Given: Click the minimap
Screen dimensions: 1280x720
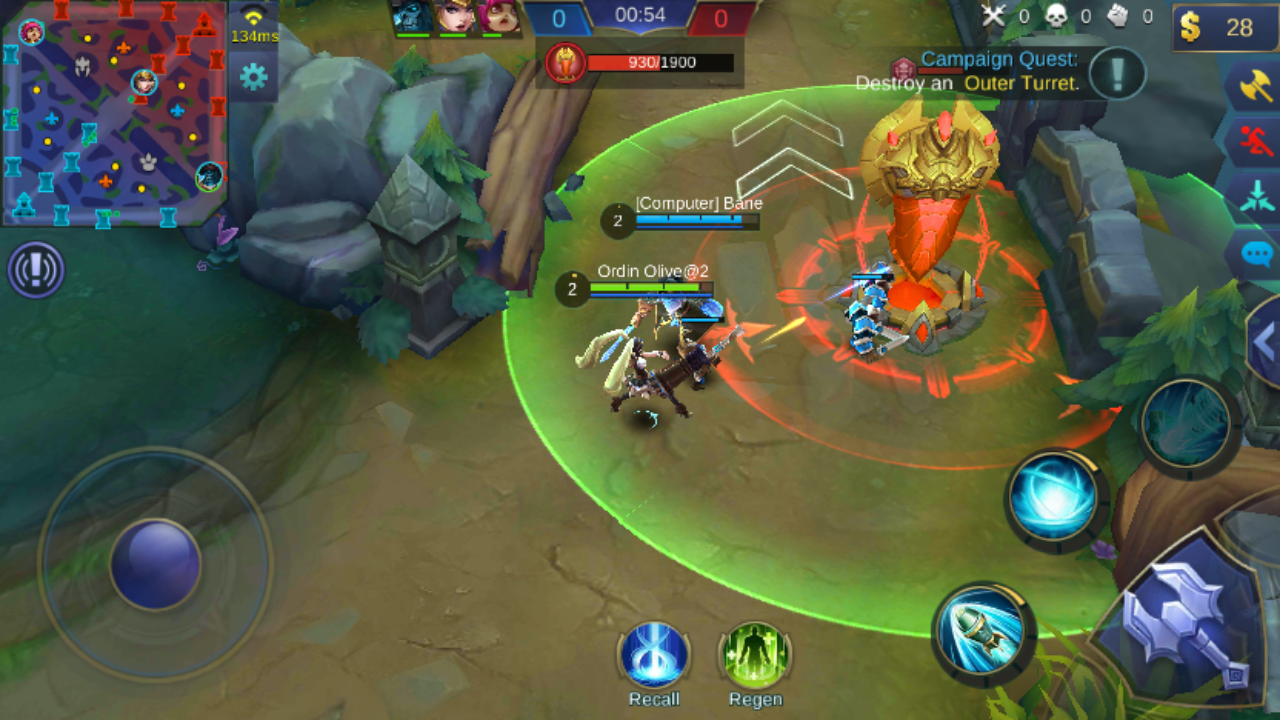Looking at the screenshot, I should 114,112.
